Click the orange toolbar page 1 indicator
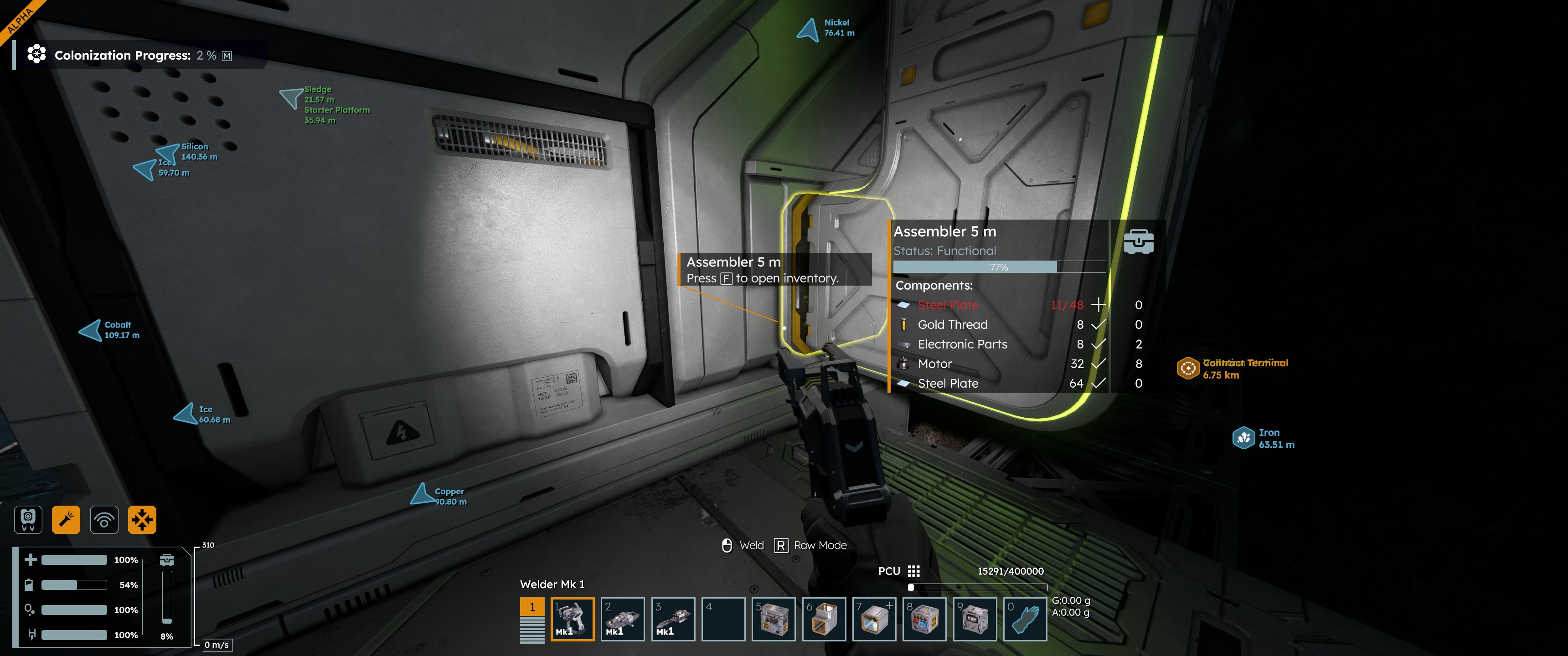1568x656 pixels. [532, 607]
